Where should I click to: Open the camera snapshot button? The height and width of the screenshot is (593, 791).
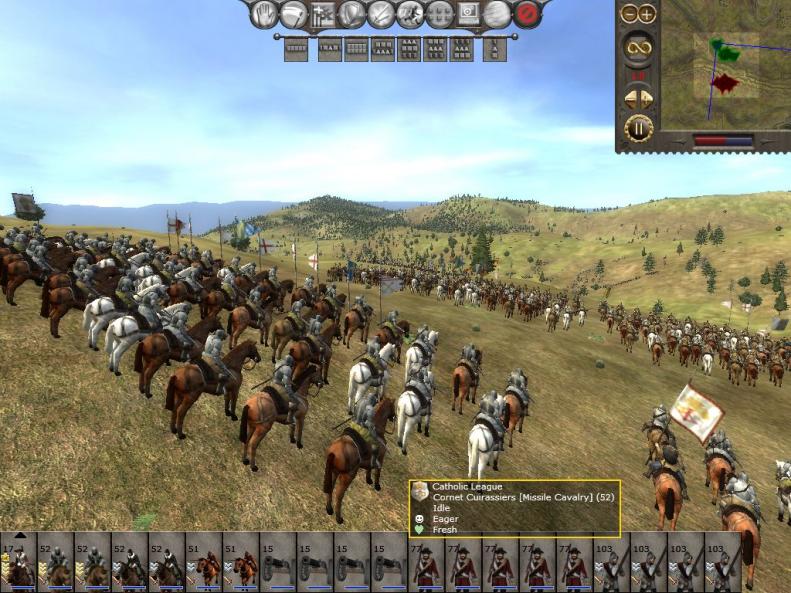[468, 14]
